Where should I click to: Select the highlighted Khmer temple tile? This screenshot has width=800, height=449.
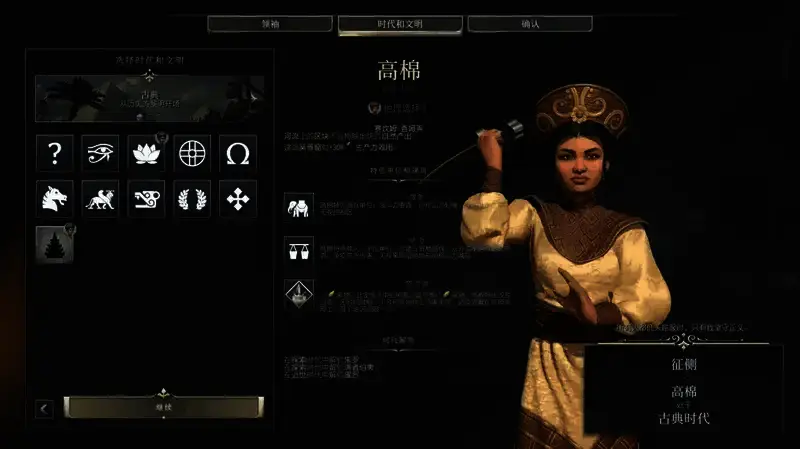(55, 244)
